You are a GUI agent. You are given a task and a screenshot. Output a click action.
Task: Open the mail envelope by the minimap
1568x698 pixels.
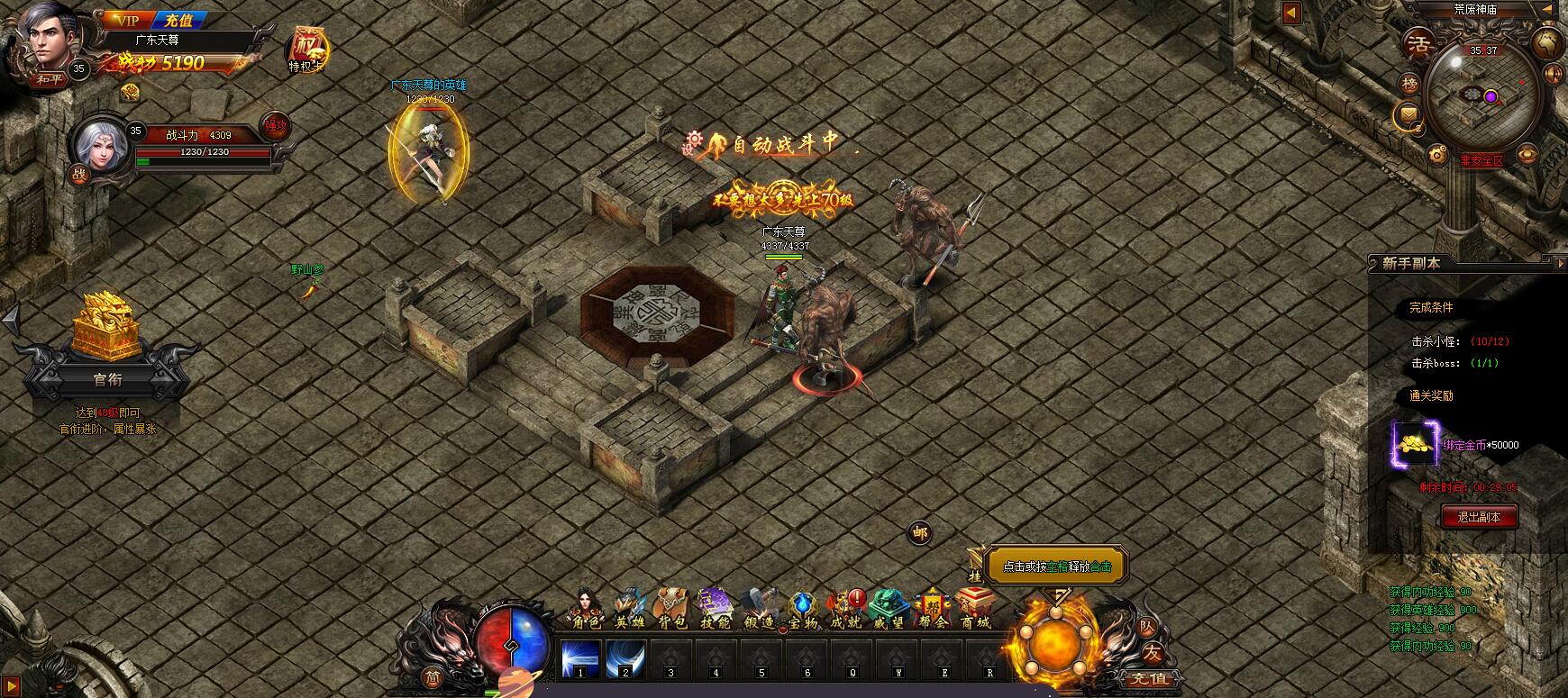pyautogui.click(x=1408, y=114)
